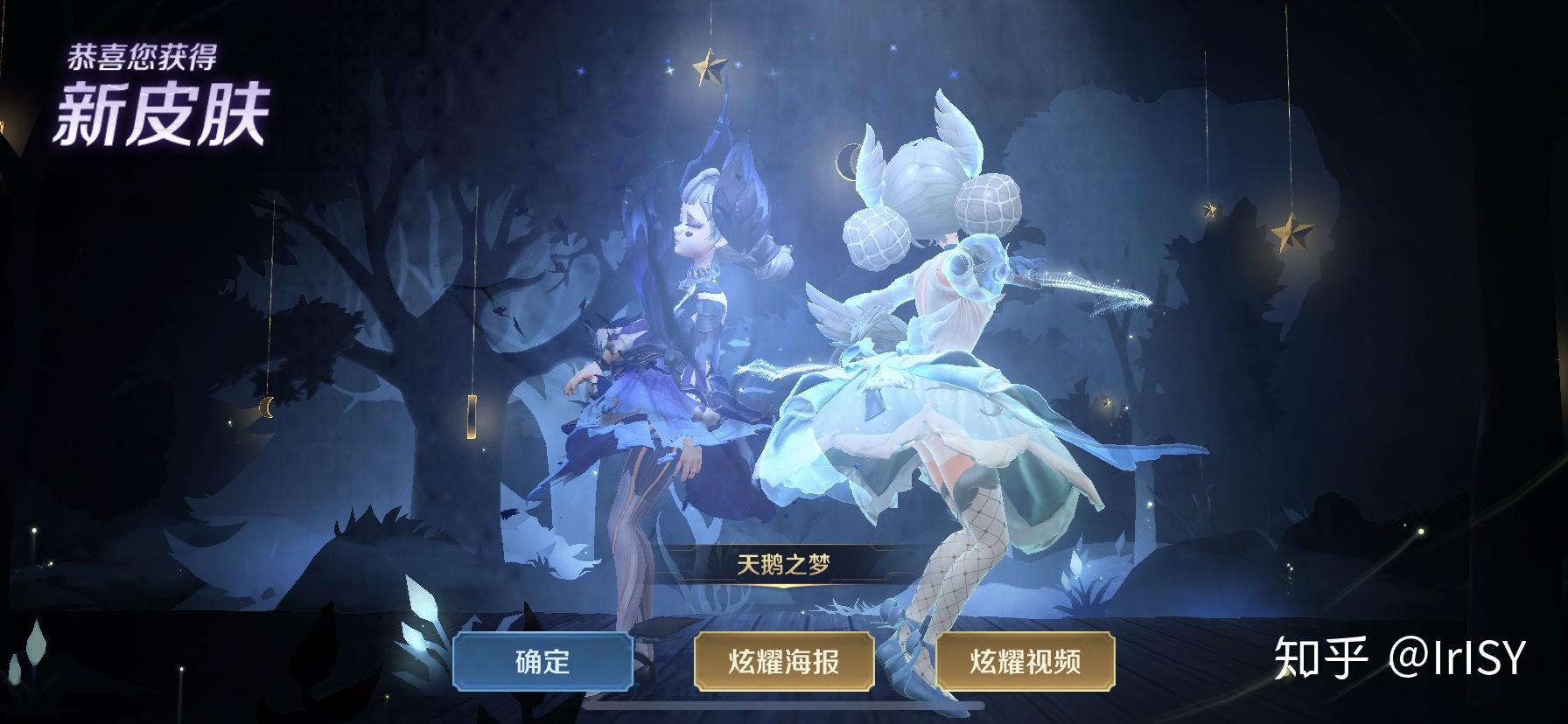Click the gold star decoration on the right side

pos(1291,232)
